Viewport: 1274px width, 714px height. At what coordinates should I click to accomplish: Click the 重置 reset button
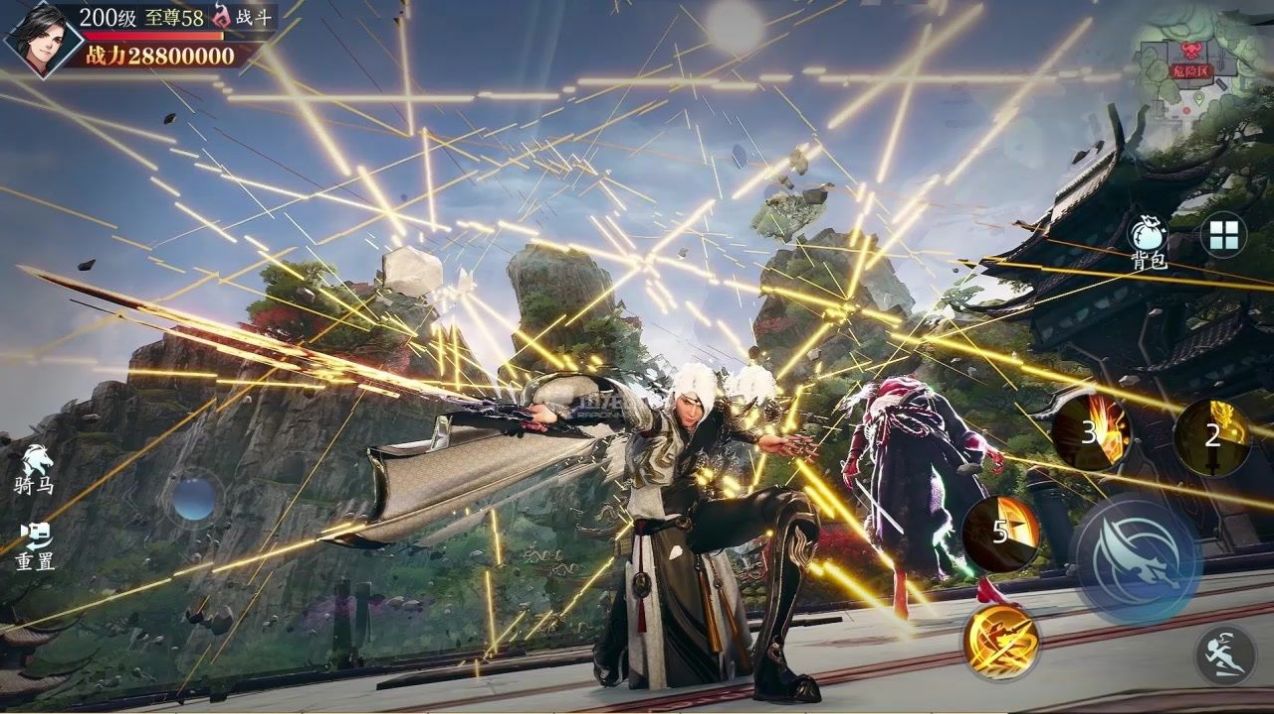[x=34, y=545]
